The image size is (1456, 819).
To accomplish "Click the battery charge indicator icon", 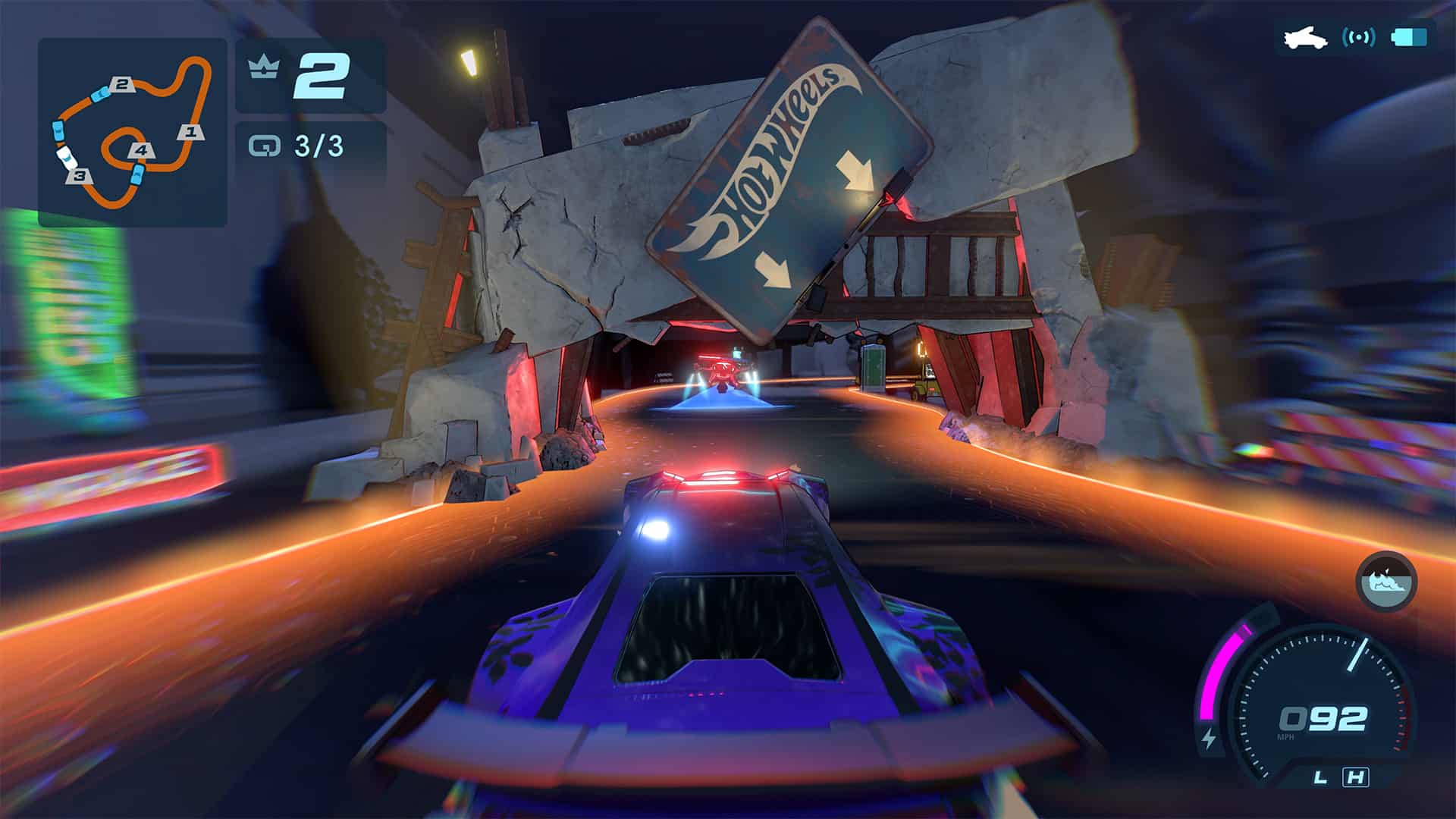I will coord(1409,37).
